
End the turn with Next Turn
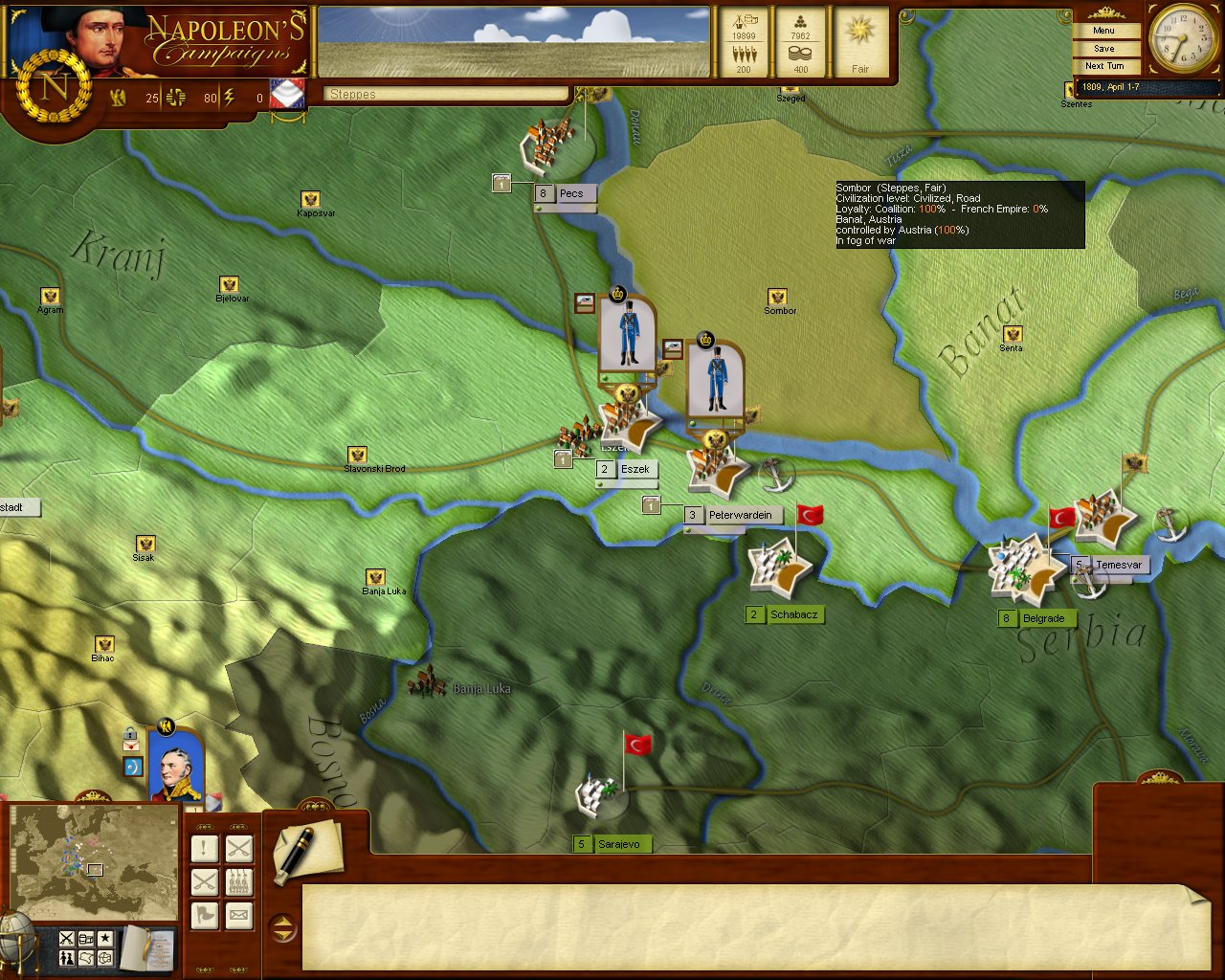coord(1104,66)
